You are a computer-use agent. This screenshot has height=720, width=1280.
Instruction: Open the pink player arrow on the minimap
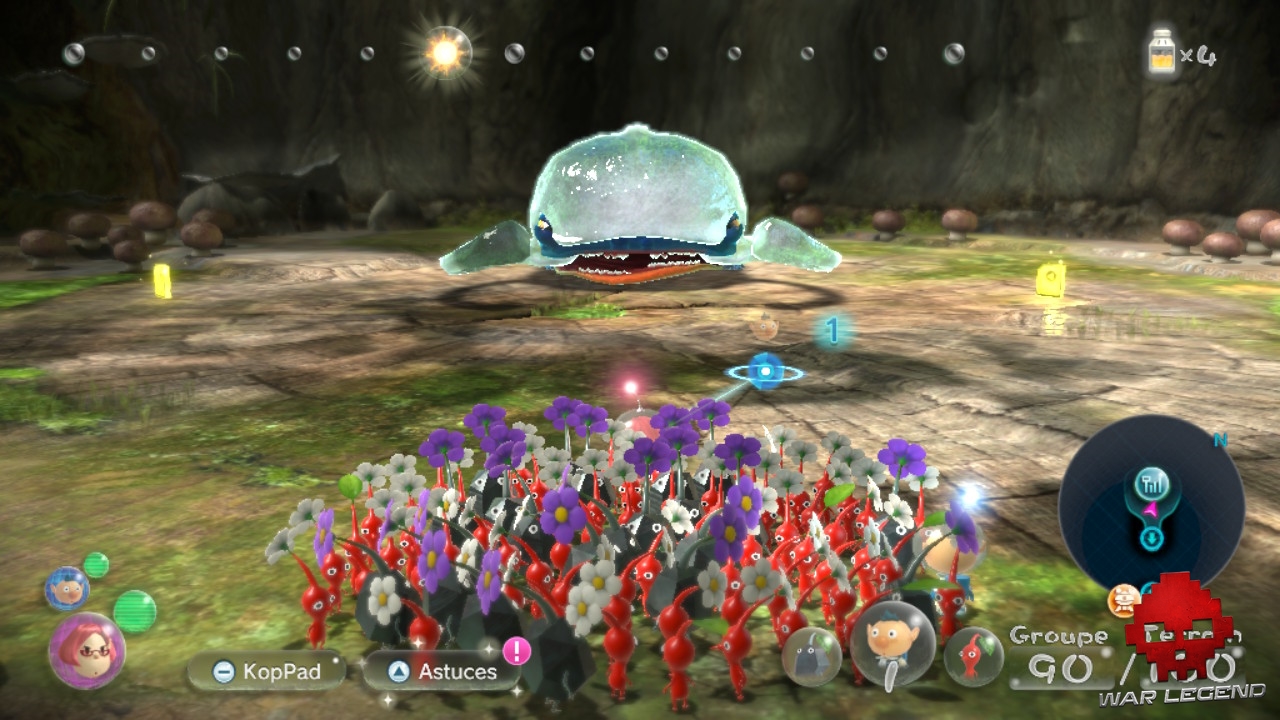click(x=1151, y=508)
